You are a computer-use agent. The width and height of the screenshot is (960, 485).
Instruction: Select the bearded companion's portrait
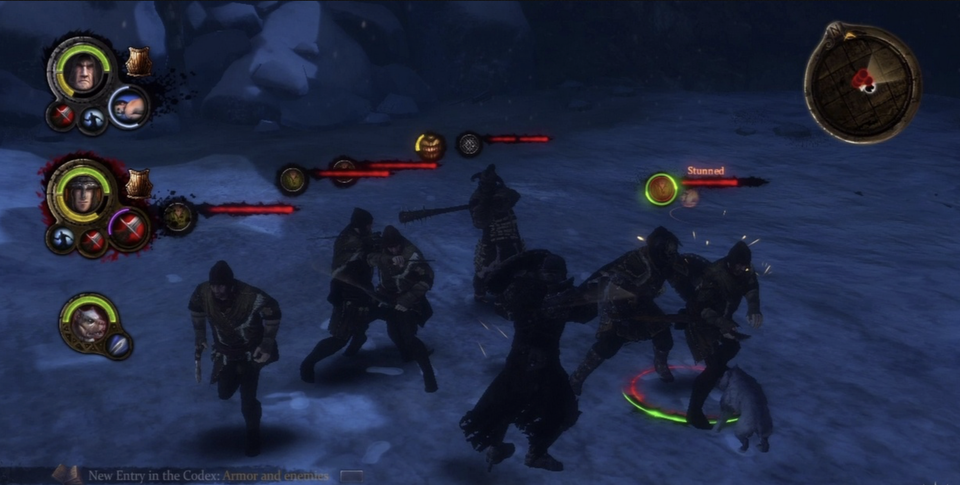click(82, 74)
